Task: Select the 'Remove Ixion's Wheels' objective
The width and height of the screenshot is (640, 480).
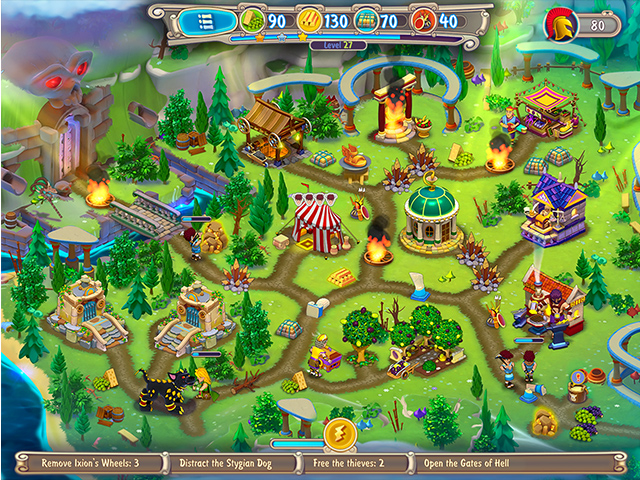Action: tap(88, 464)
